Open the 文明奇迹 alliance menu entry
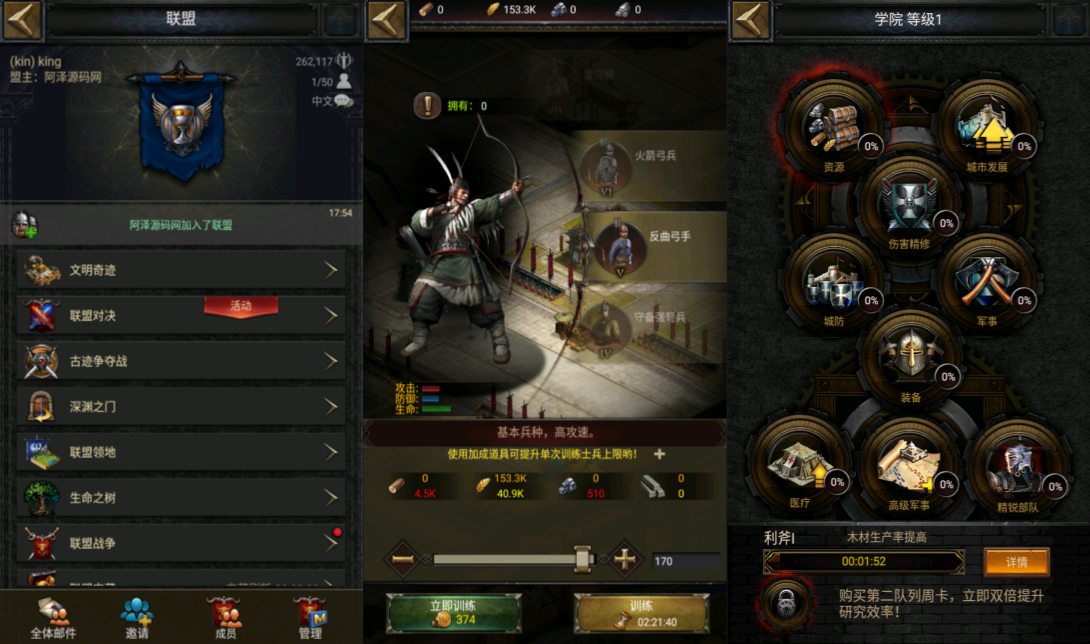Image resolution: width=1090 pixels, height=644 pixels. tap(181, 270)
